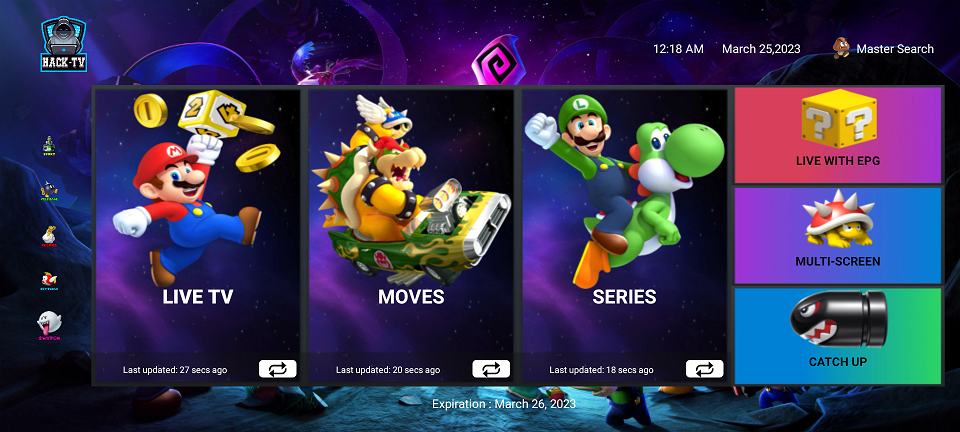960x432 pixels.
Task: Click the Hack-TV logo
Action: pos(61,47)
